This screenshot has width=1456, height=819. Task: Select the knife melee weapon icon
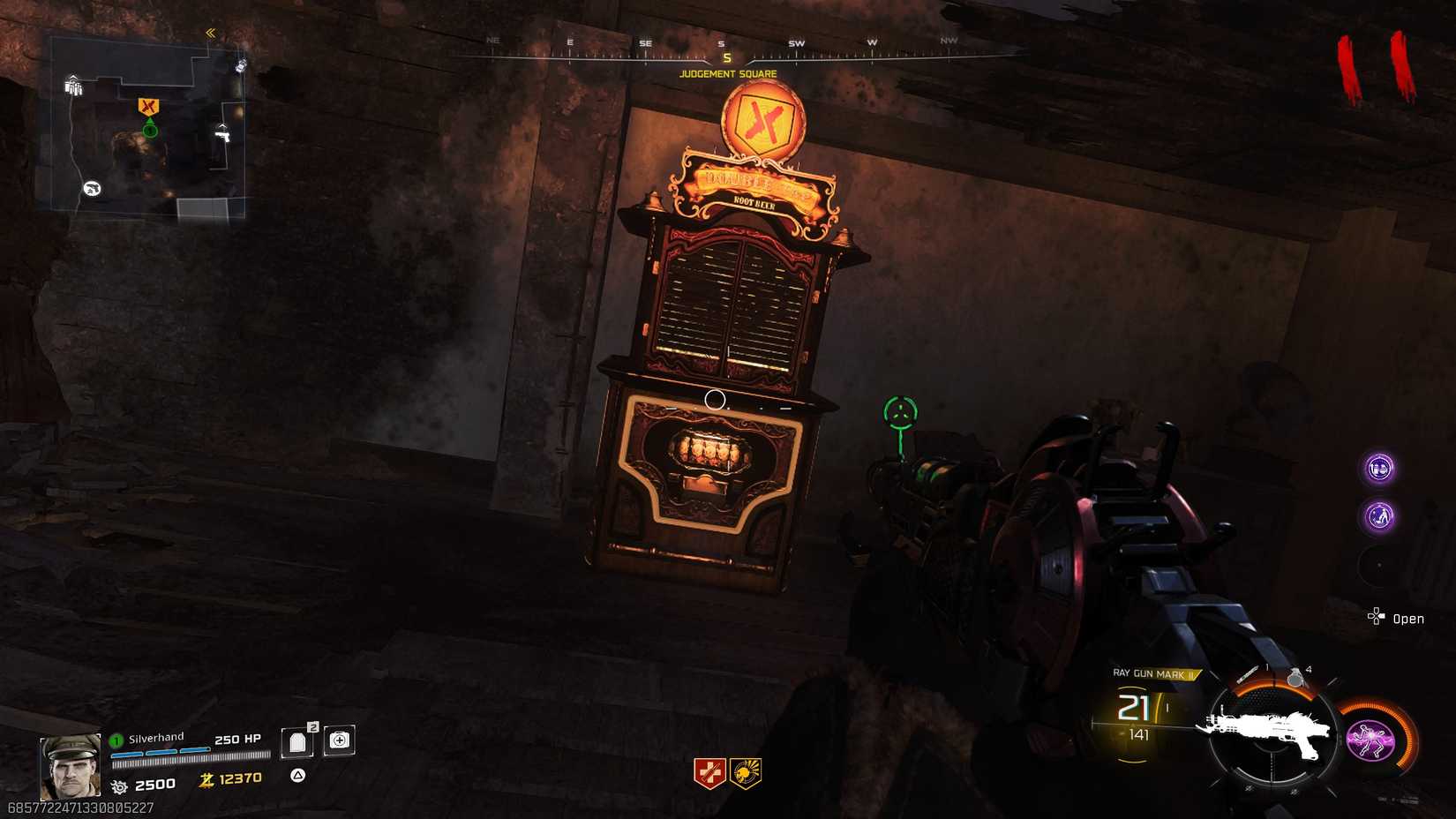click(x=1249, y=673)
